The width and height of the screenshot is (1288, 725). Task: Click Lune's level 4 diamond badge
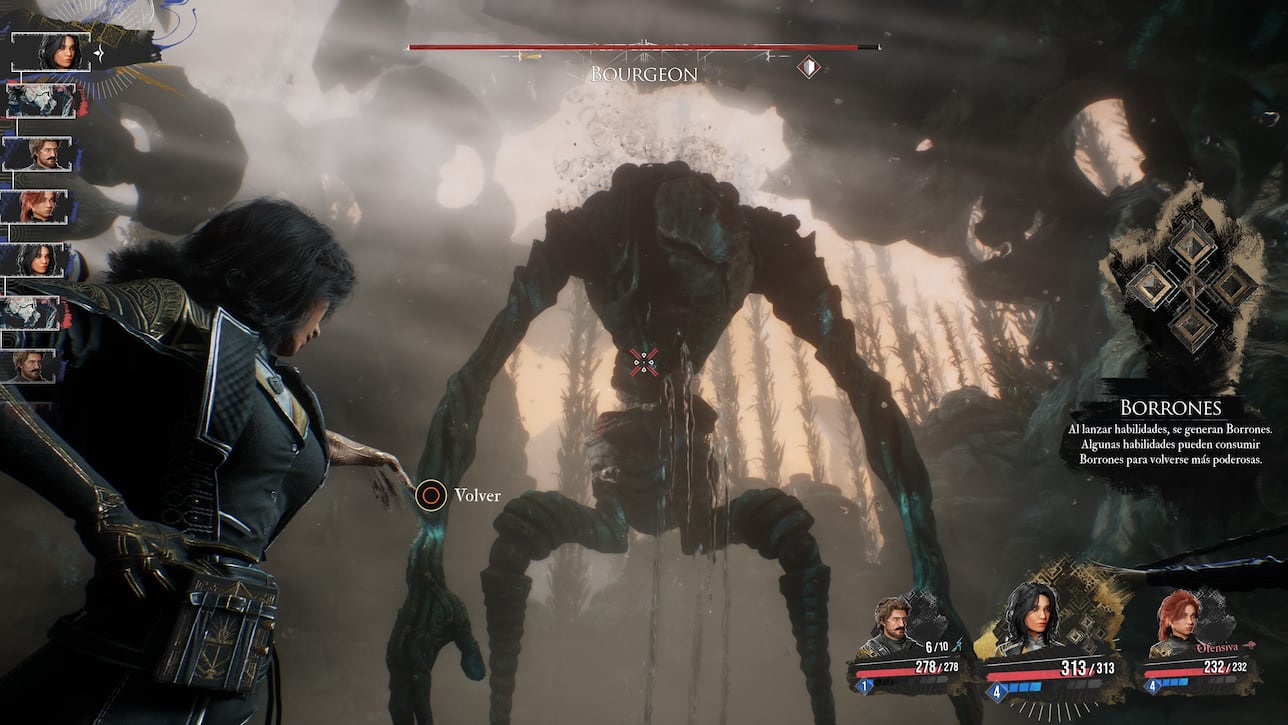point(998,692)
